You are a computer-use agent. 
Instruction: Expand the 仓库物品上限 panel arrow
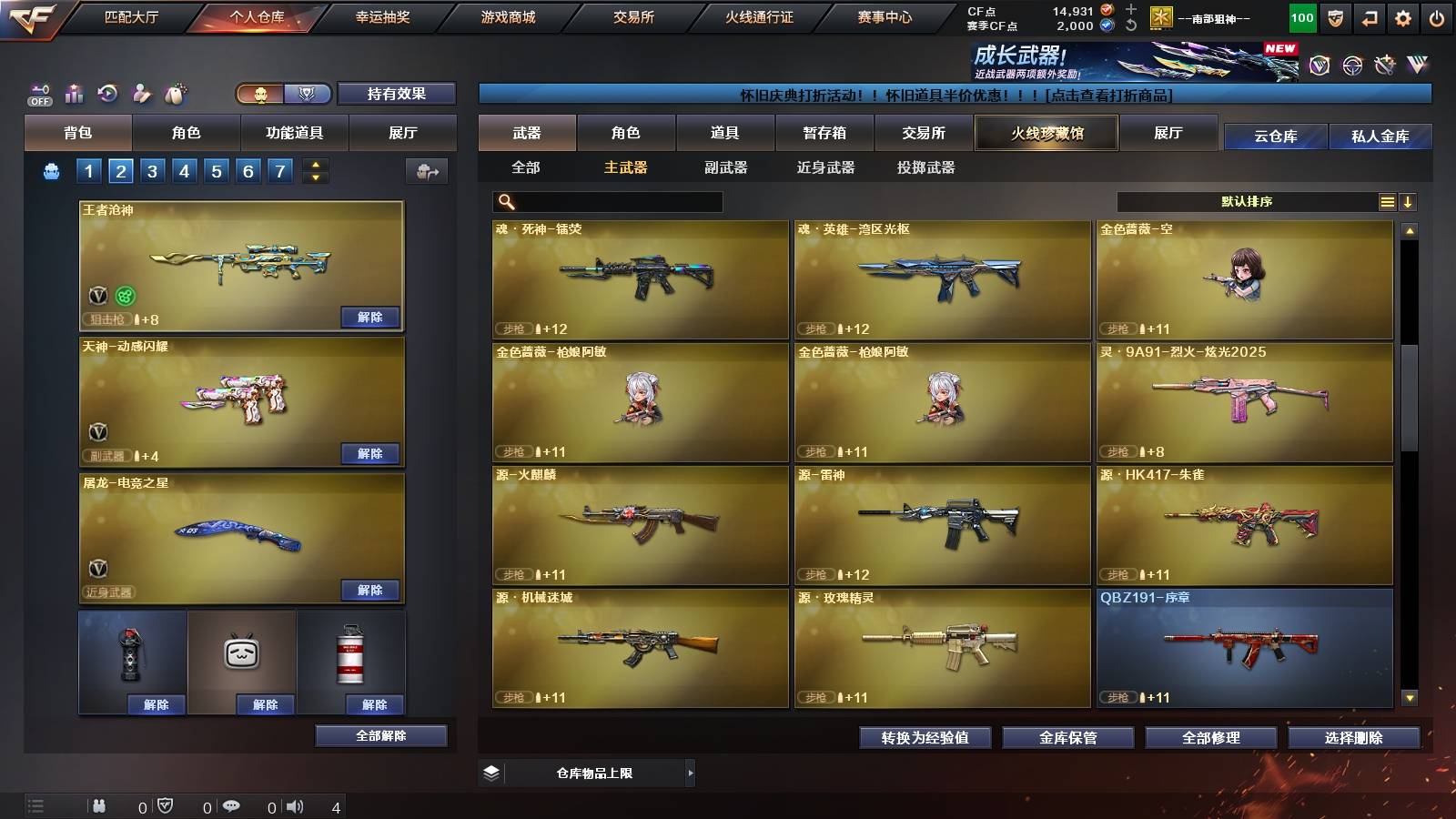coord(692,773)
